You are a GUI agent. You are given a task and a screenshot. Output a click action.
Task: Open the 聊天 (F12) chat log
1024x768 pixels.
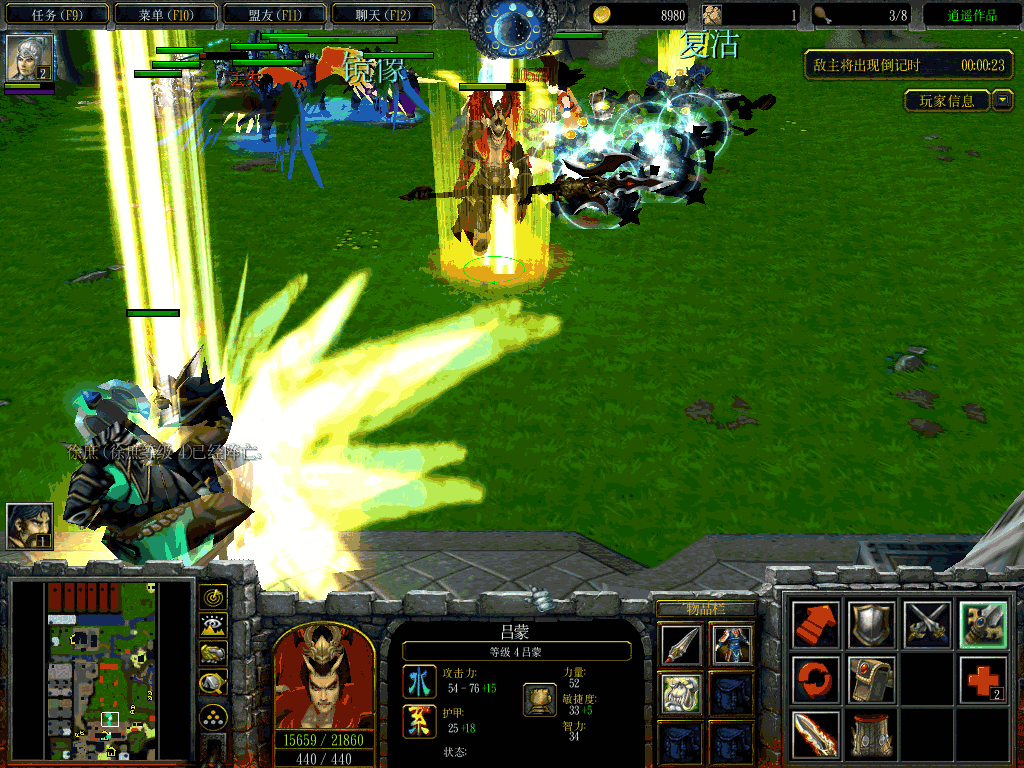[382, 15]
